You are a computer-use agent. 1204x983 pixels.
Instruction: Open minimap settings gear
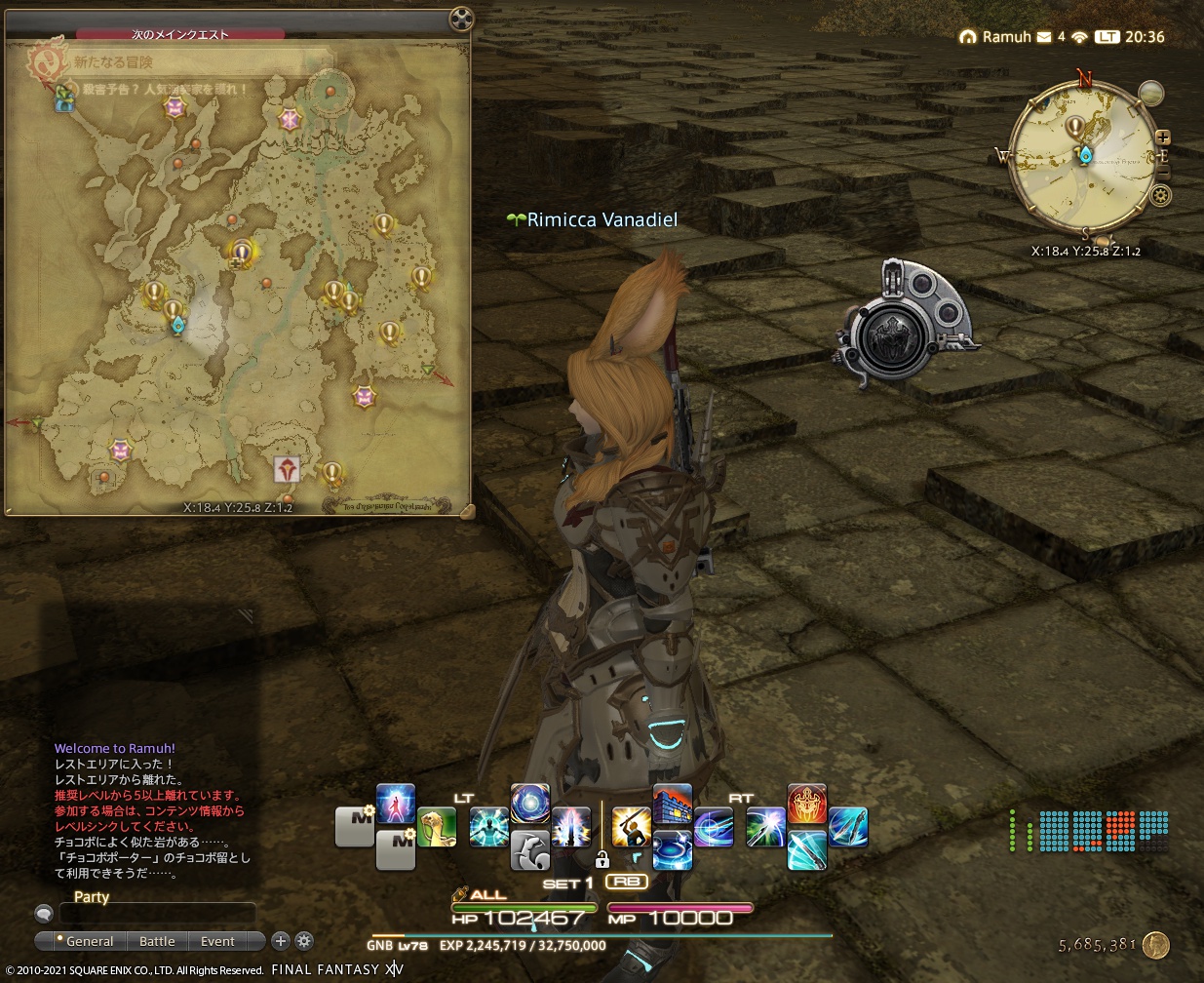[x=1160, y=195]
